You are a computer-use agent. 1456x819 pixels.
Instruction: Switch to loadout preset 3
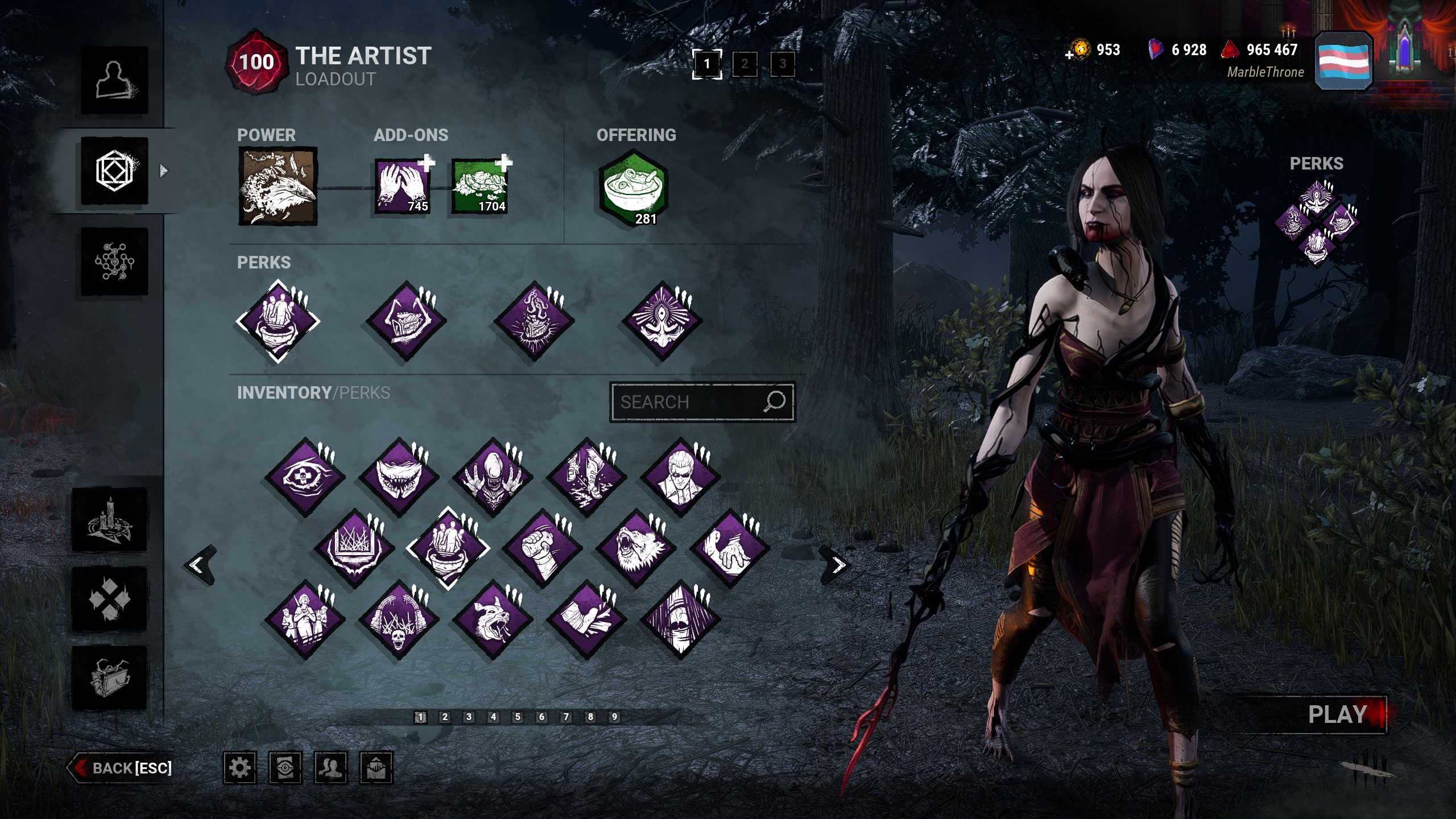783,64
